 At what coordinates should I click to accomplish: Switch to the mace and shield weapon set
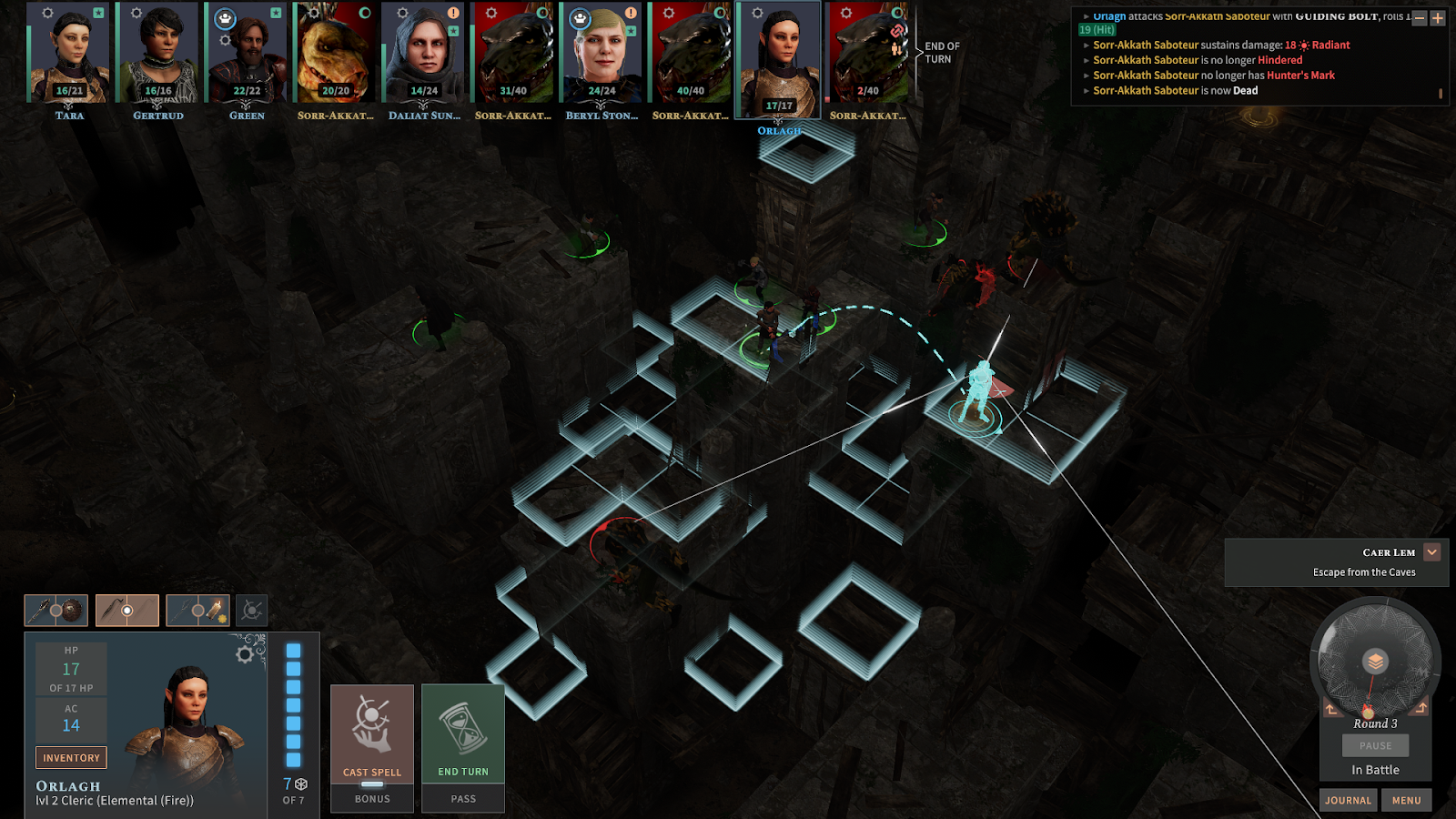pyautogui.click(x=56, y=611)
